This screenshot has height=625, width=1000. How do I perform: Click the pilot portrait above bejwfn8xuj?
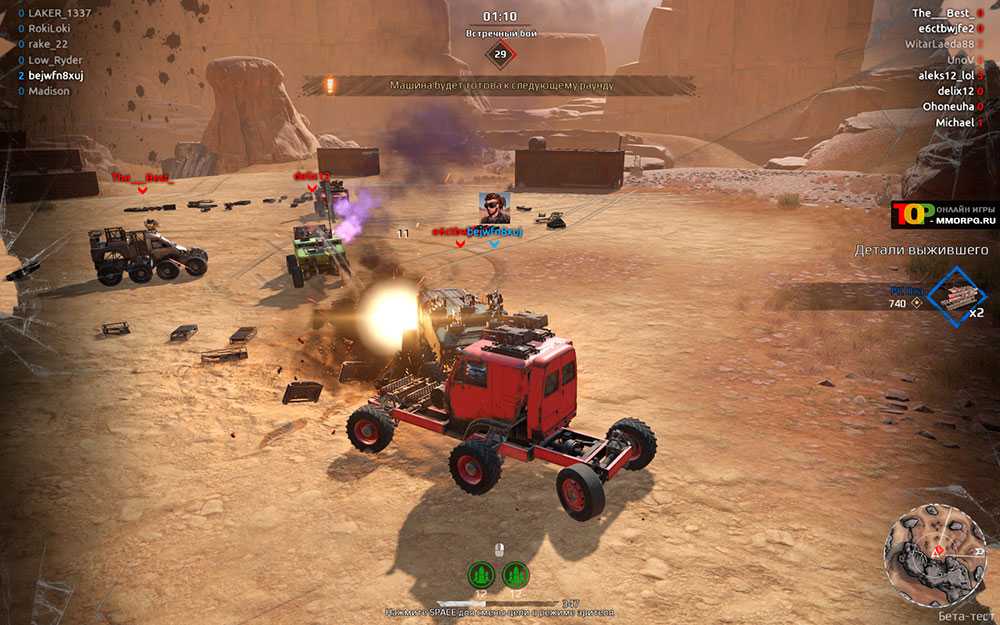[494, 208]
